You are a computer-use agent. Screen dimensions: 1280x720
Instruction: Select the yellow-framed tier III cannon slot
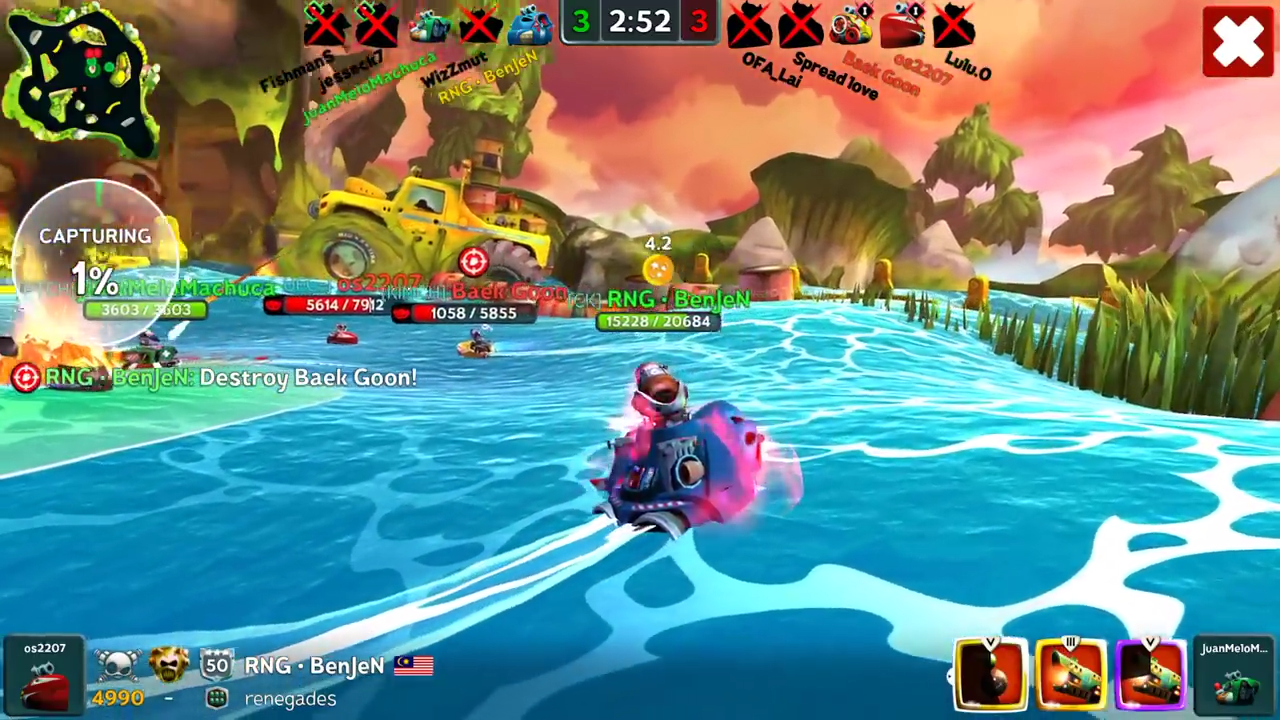[1070, 675]
